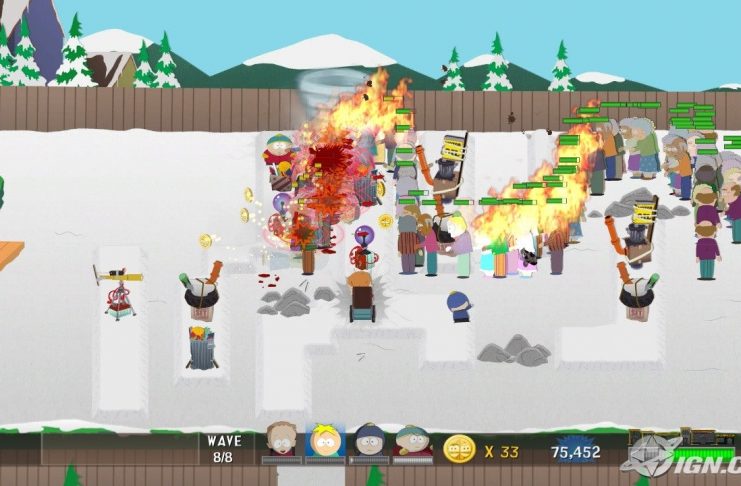Viewport: 741px width, 486px height.
Task: Switch to the blue-hat kid portrait
Action: 369,440
